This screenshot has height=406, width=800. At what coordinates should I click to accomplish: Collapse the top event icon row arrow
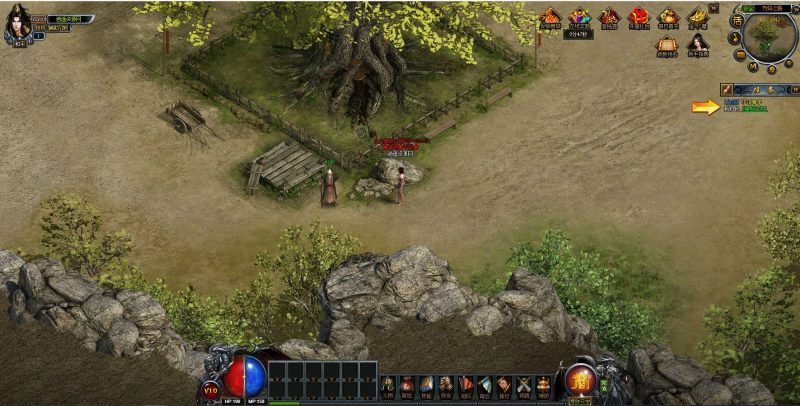pyautogui.click(x=714, y=7)
